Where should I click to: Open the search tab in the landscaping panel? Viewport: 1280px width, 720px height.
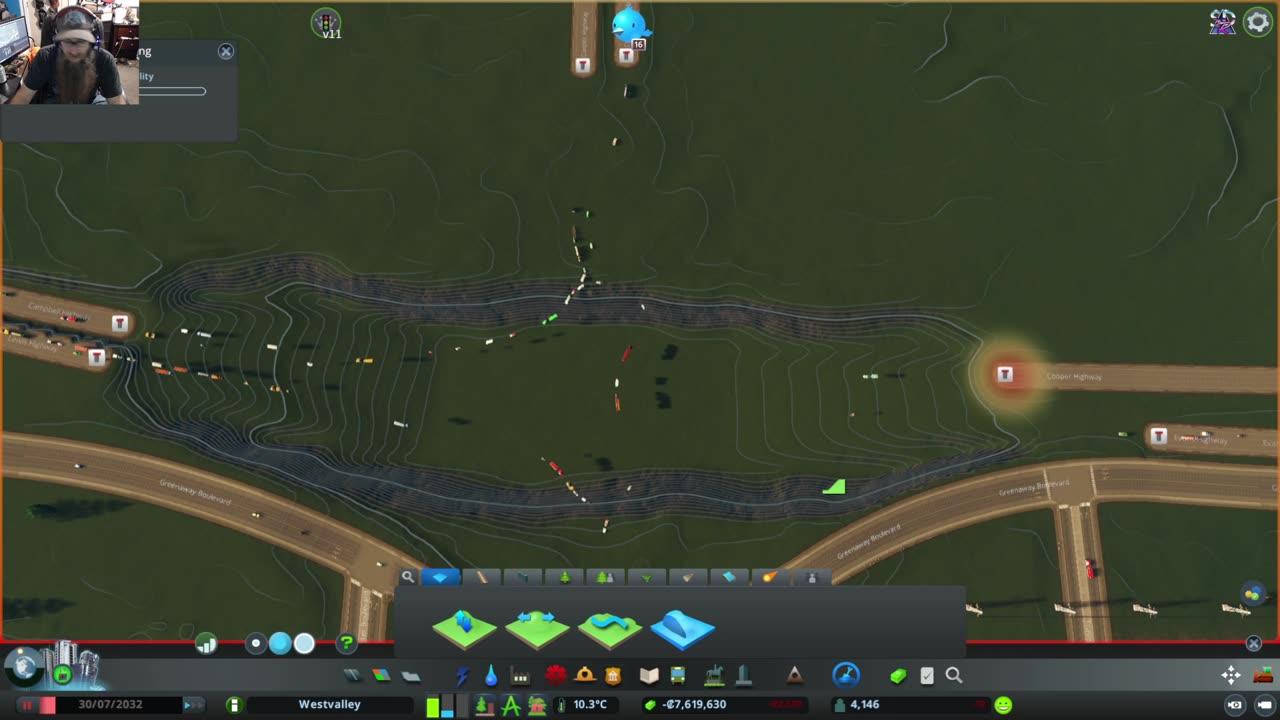click(x=407, y=578)
